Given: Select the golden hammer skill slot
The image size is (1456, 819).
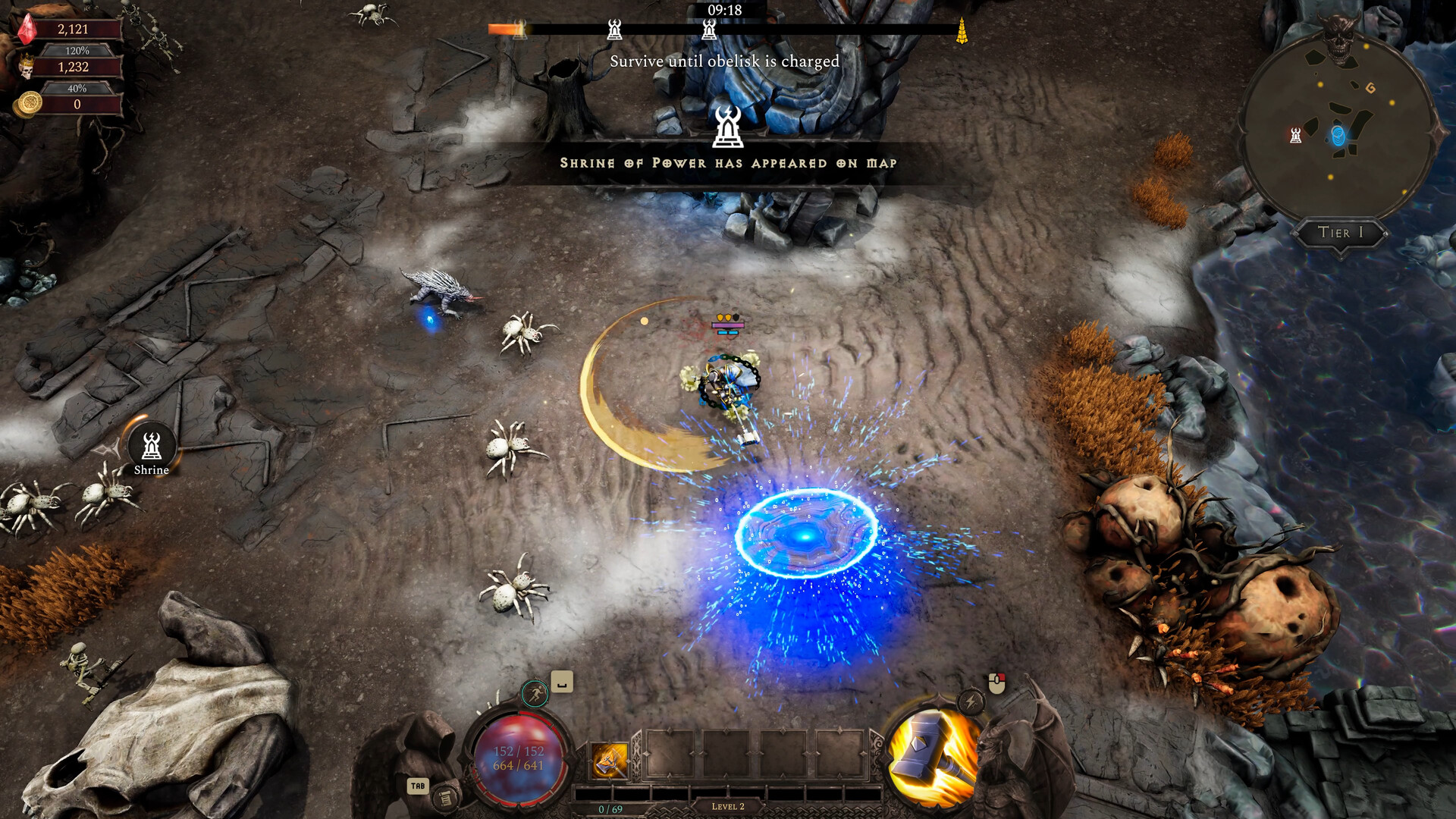Looking at the screenshot, I should (x=609, y=760).
